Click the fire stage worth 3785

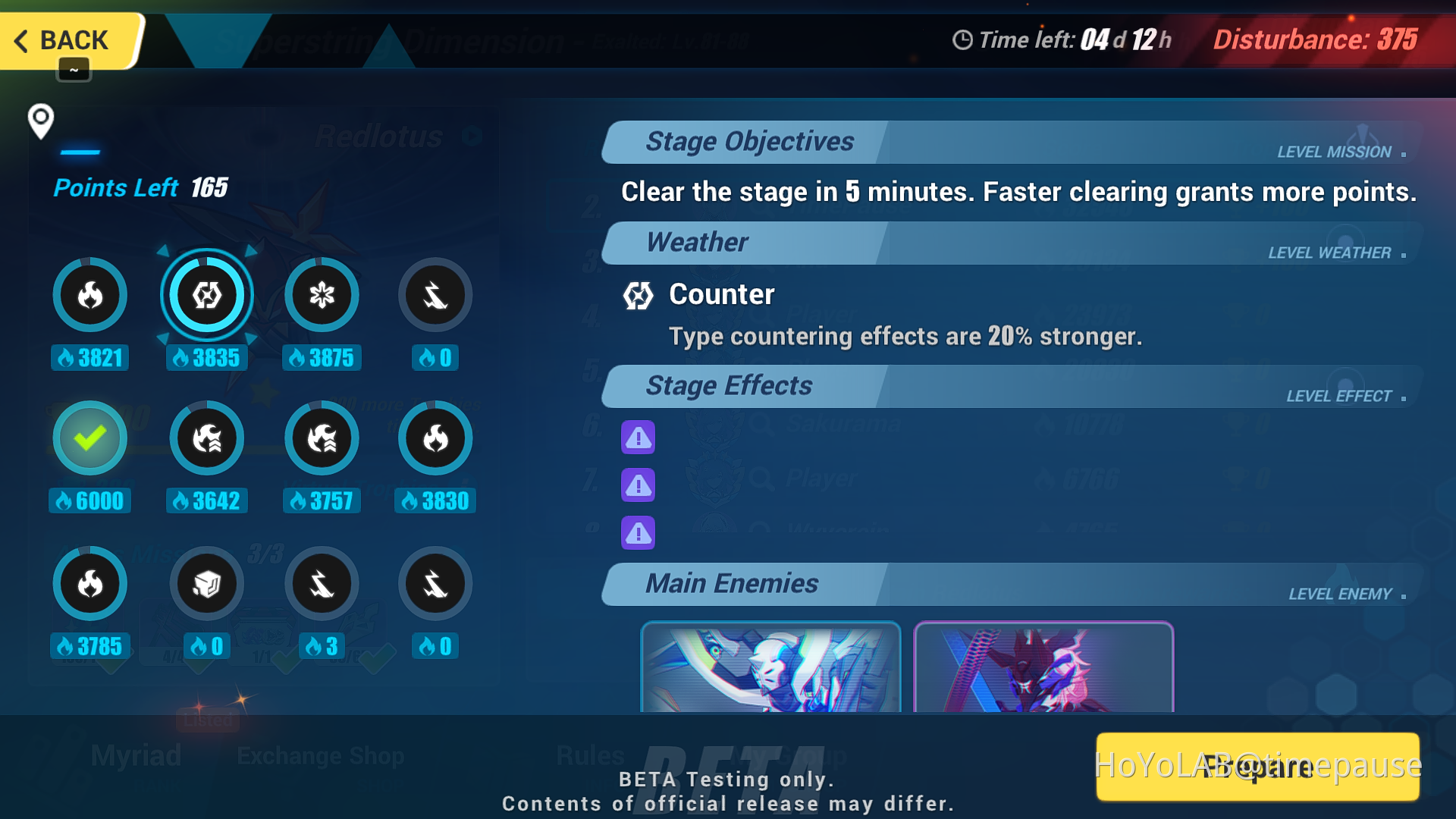pos(89,583)
